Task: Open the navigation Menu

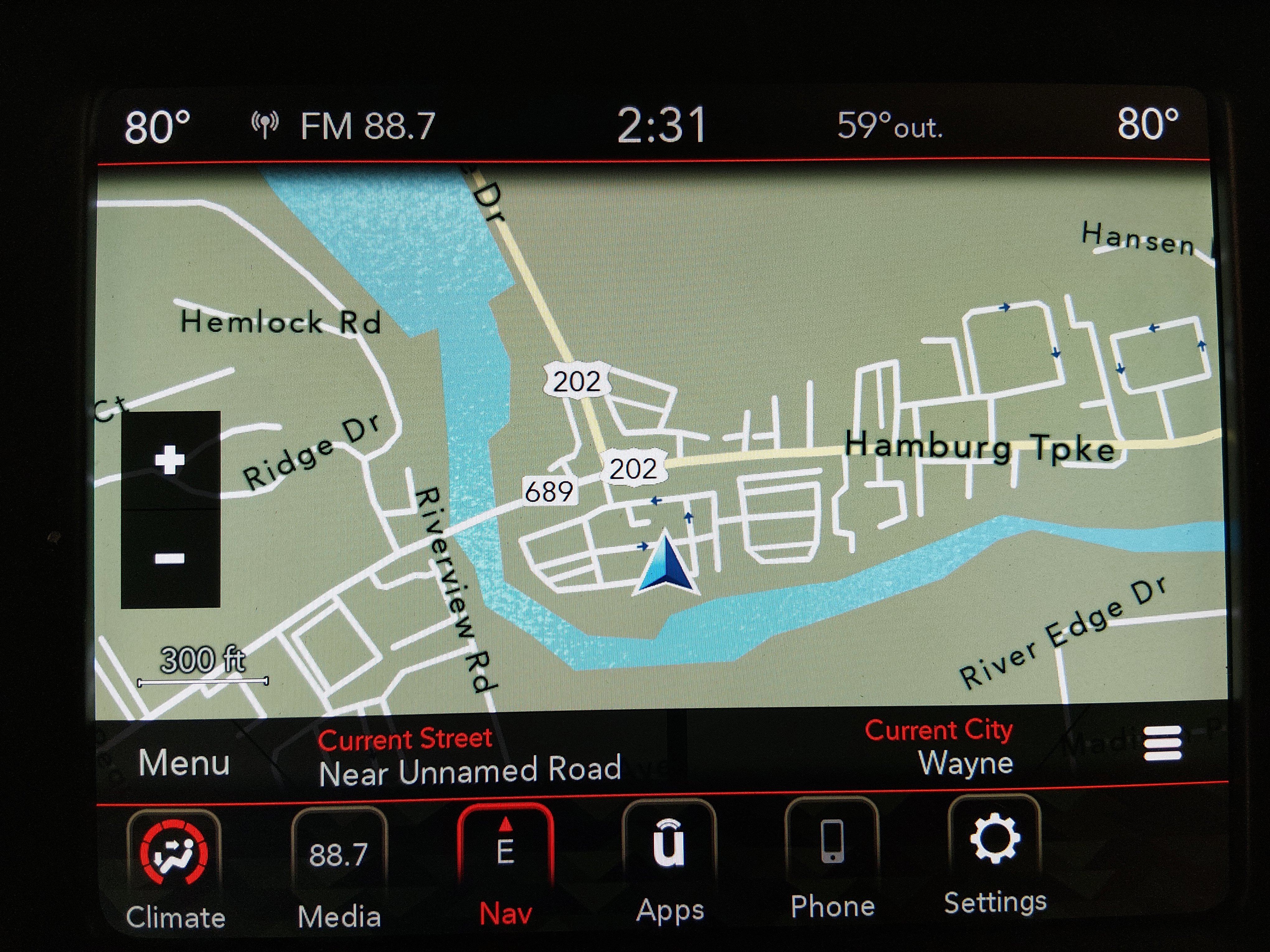Action: [184, 763]
